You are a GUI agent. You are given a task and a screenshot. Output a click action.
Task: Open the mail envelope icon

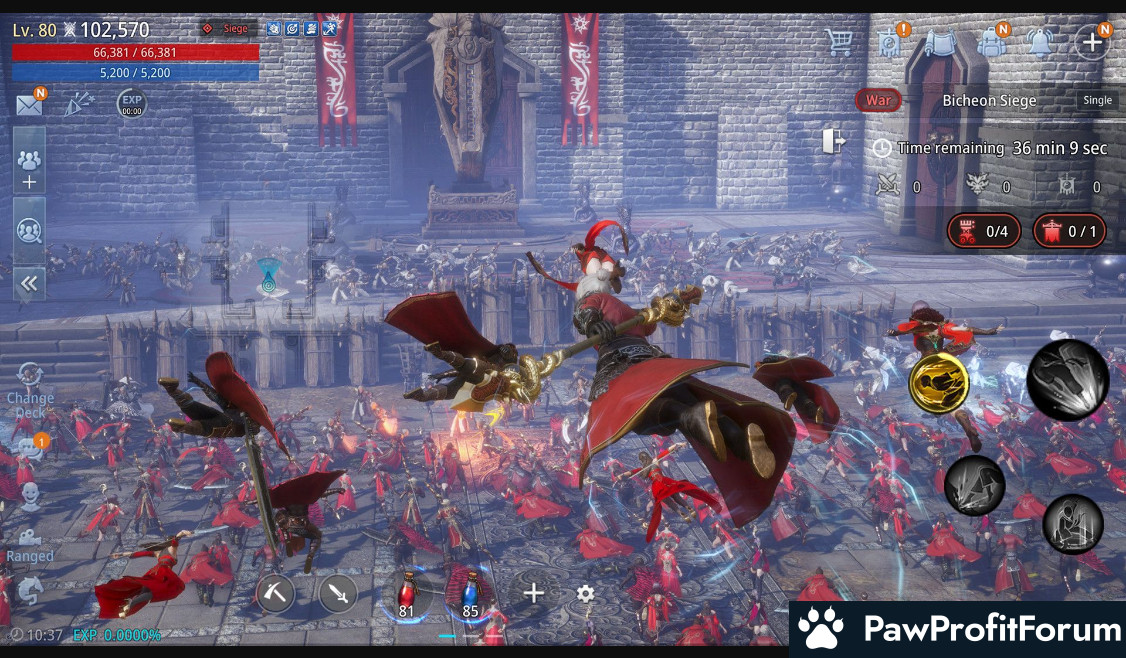pyautogui.click(x=30, y=104)
